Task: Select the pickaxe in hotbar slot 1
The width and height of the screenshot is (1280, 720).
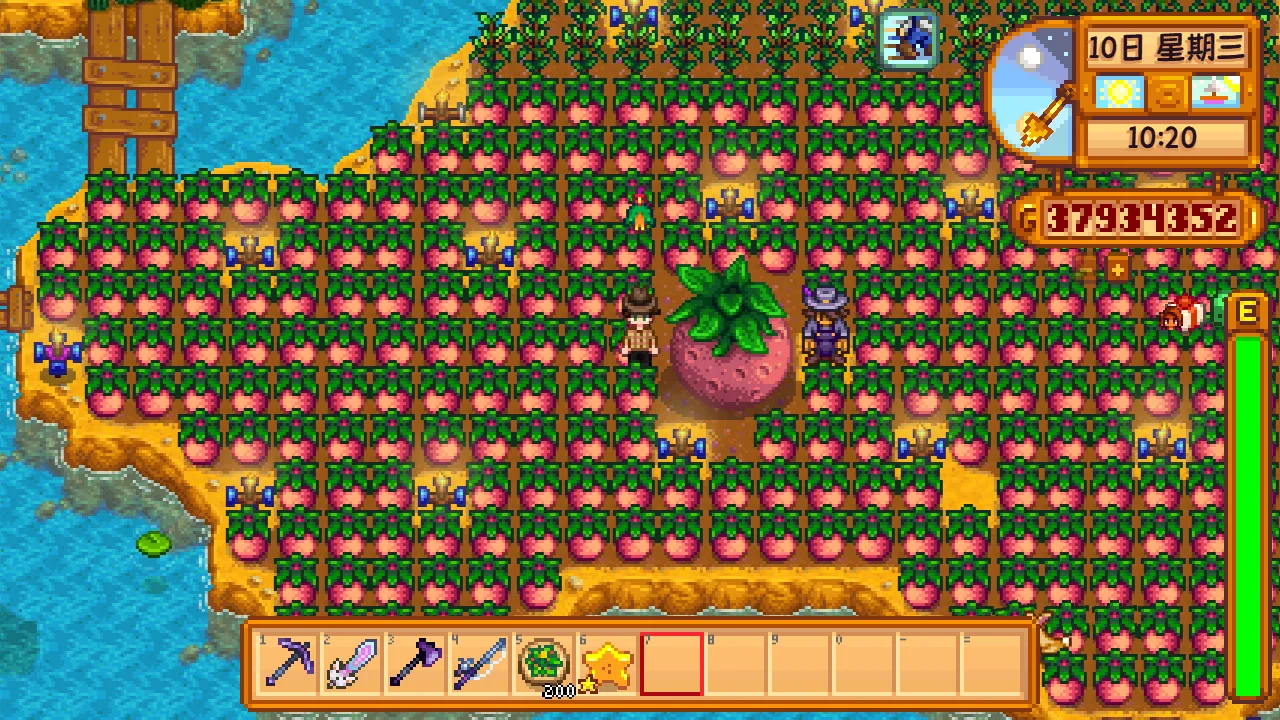Action: pyautogui.click(x=287, y=663)
